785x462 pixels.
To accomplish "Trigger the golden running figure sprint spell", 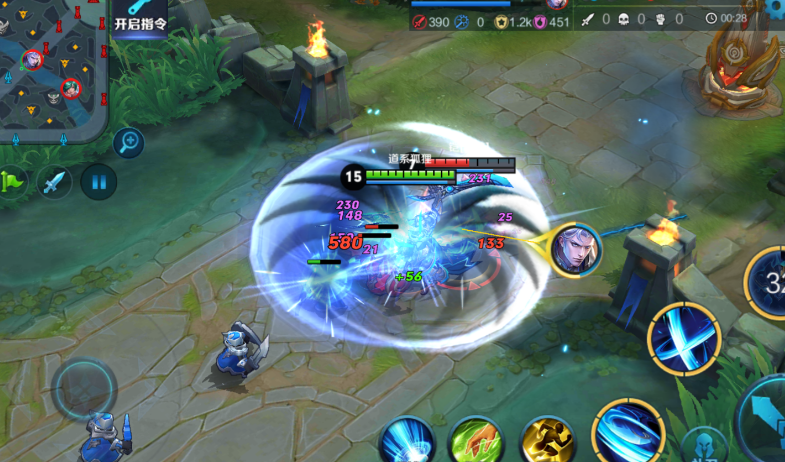I will [x=547, y=441].
